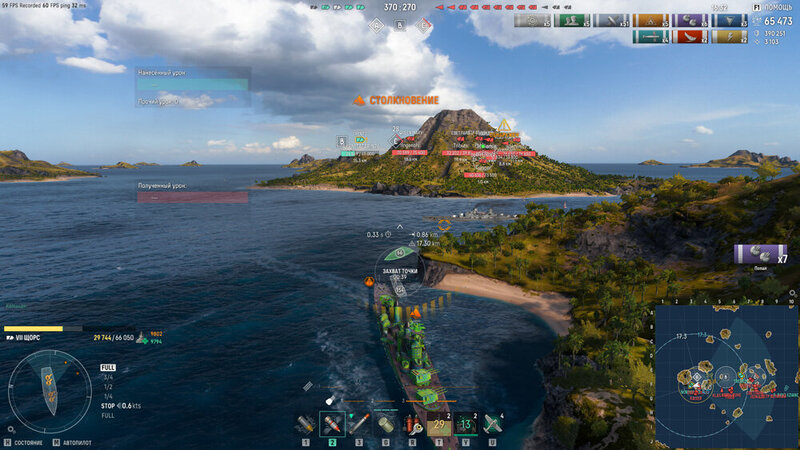Use the consumable showing 29 seconds cooldown

[x=439, y=424]
